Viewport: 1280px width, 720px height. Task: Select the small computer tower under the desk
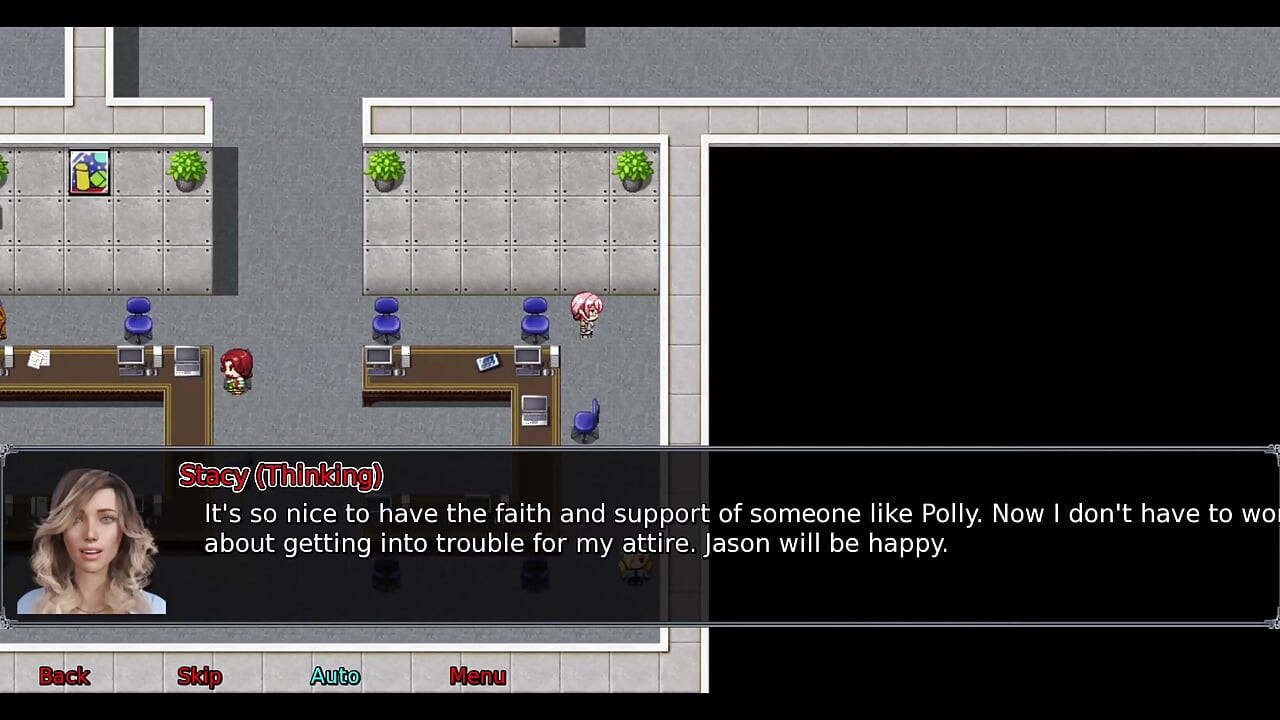point(533,412)
